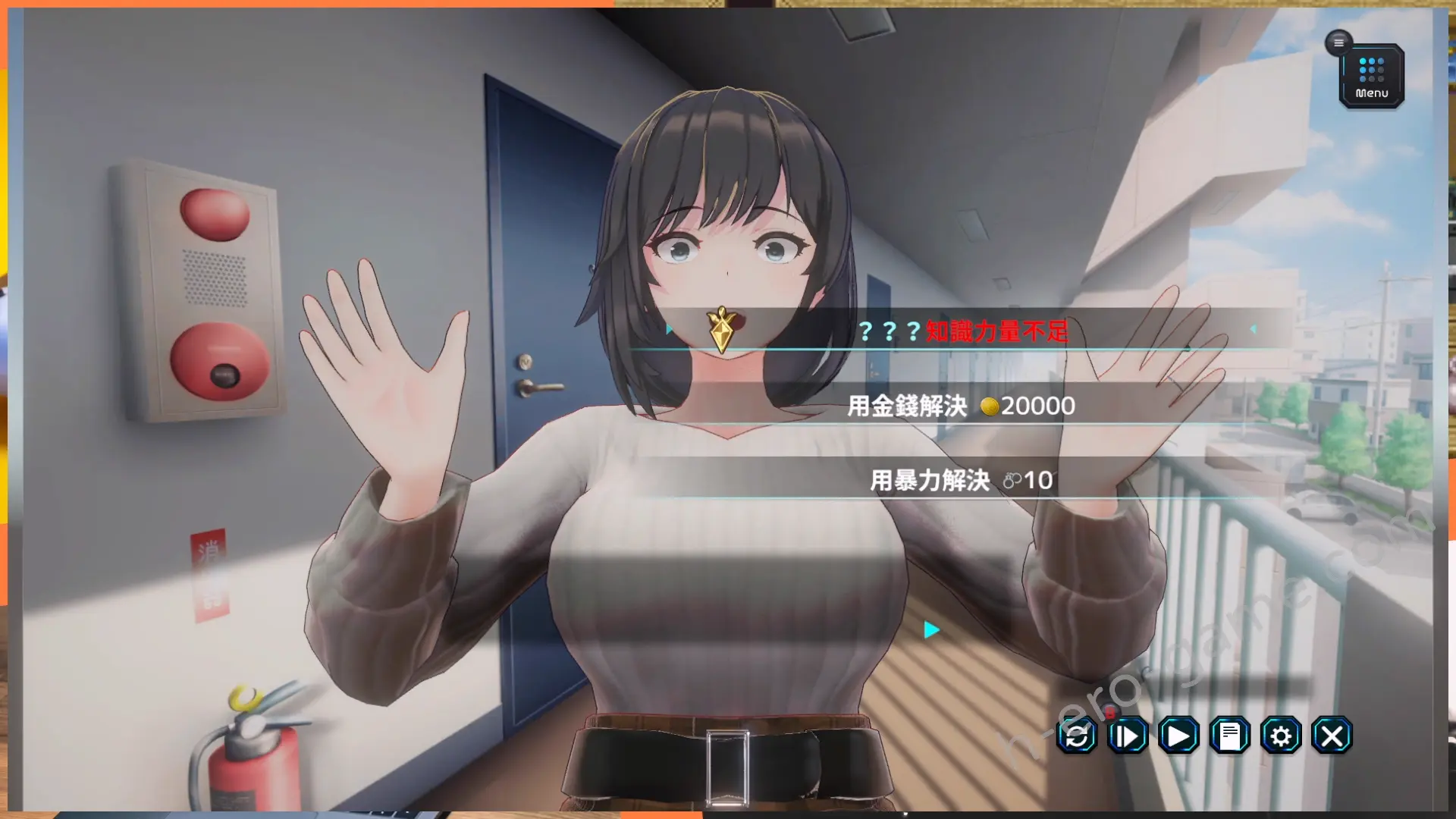Start auto-play with the triangle button

(1178, 736)
